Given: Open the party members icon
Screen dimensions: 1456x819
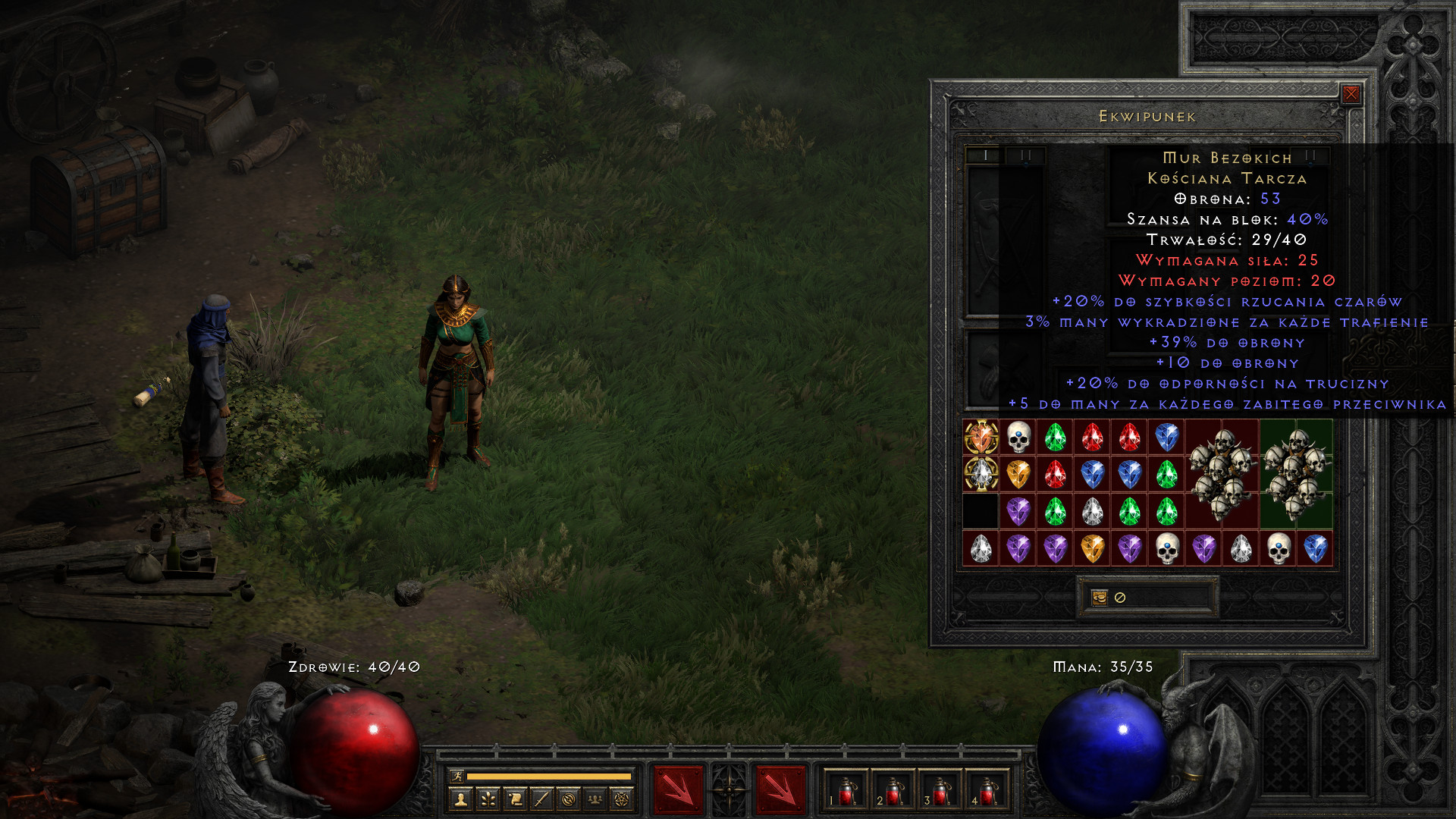Looking at the screenshot, I should [x=595, y=799].
